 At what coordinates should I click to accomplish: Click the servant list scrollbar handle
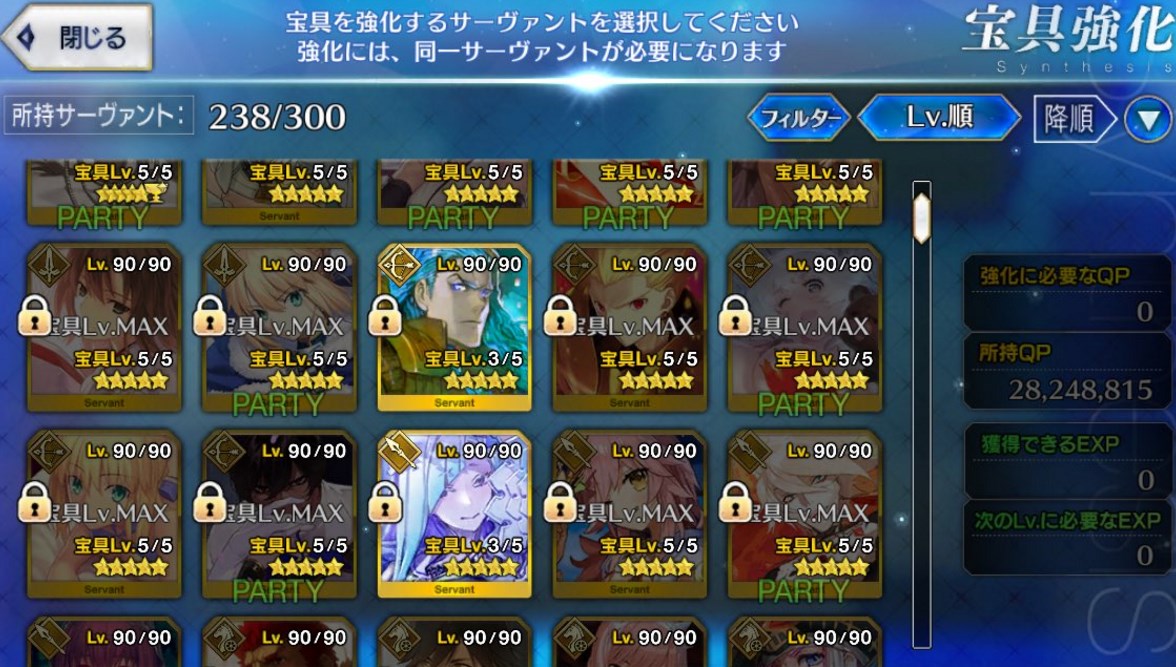coord(922,210)
